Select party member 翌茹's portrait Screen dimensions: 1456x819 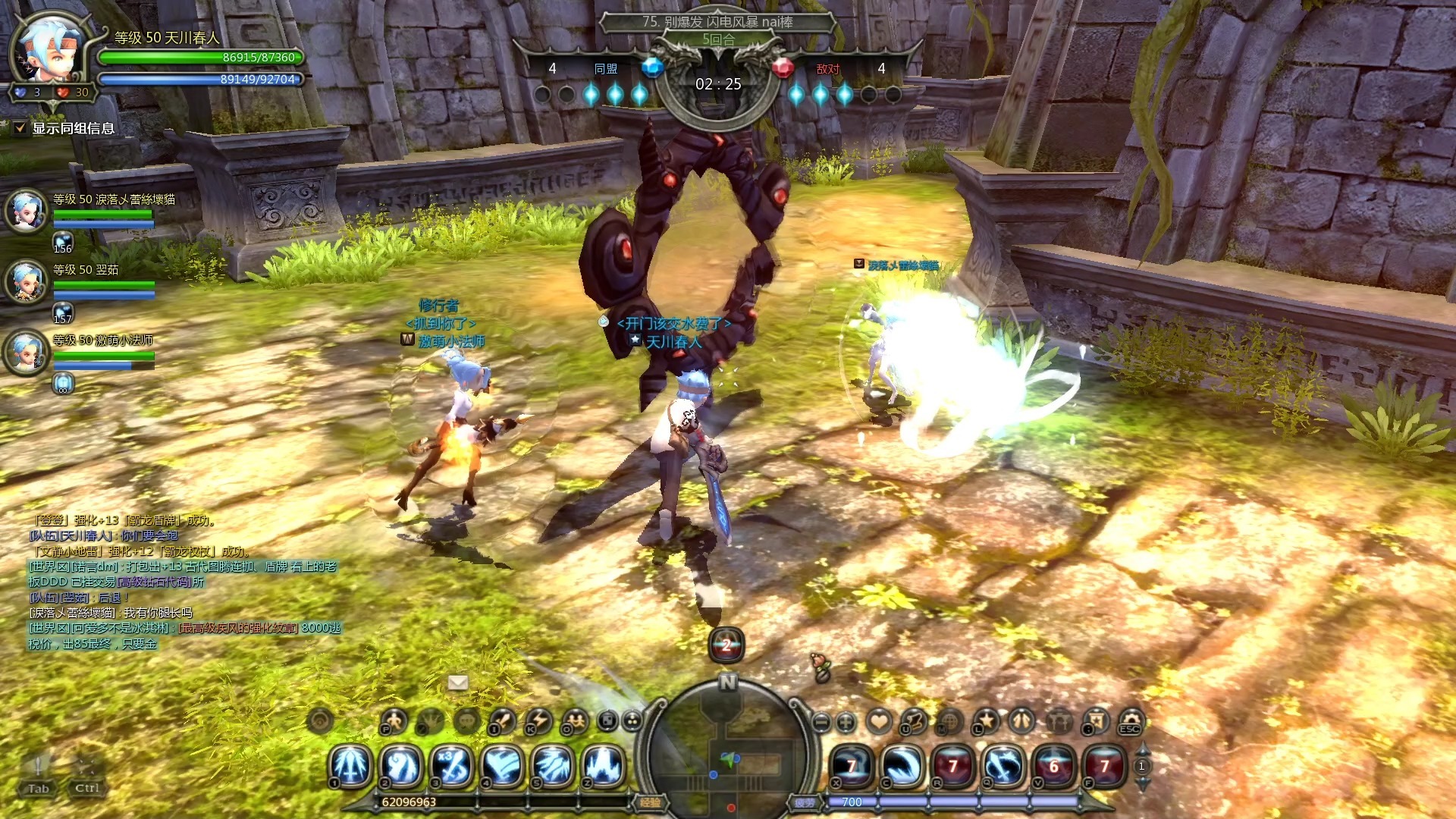tap(27, 281)
